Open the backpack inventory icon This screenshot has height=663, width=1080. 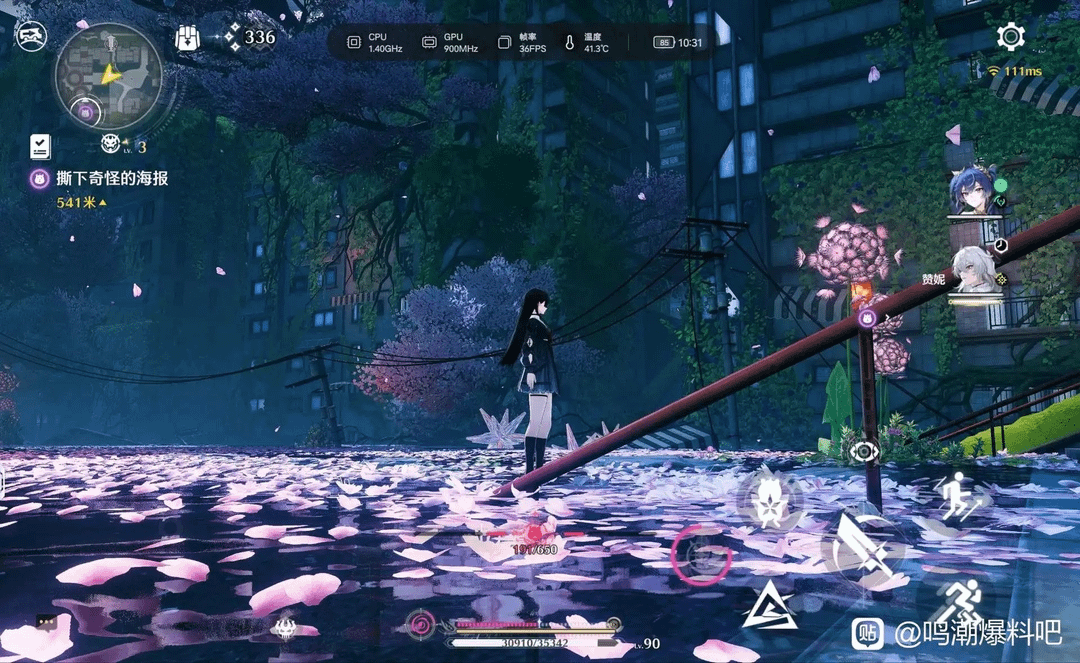187,38
